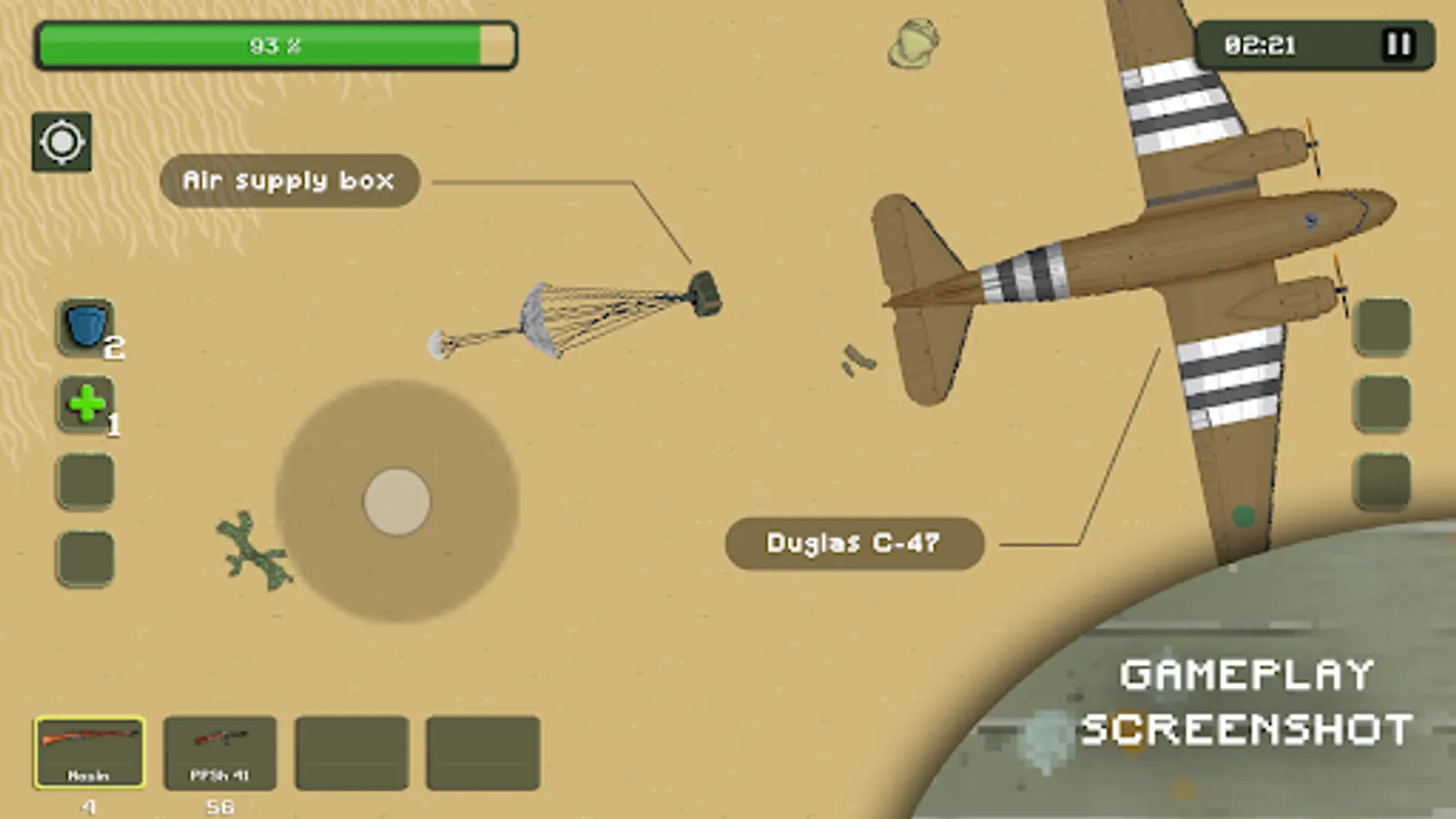Viewport: 1456px width, 819px height.
Task: Tap the virtual joystick thumb knob
Action: point(397,501)
